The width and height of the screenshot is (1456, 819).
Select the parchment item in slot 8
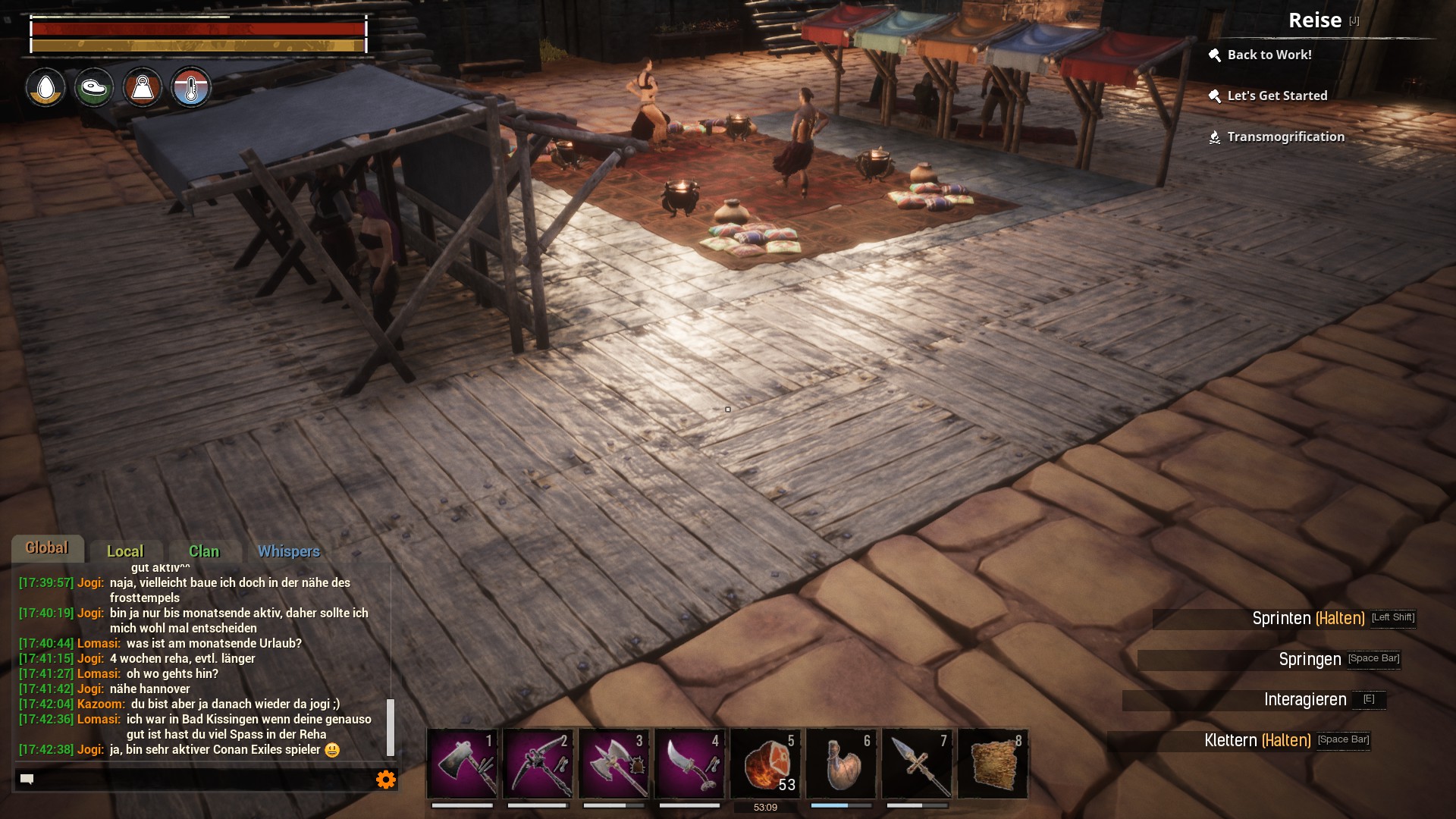pyautogui.click(x=993, y=764)
